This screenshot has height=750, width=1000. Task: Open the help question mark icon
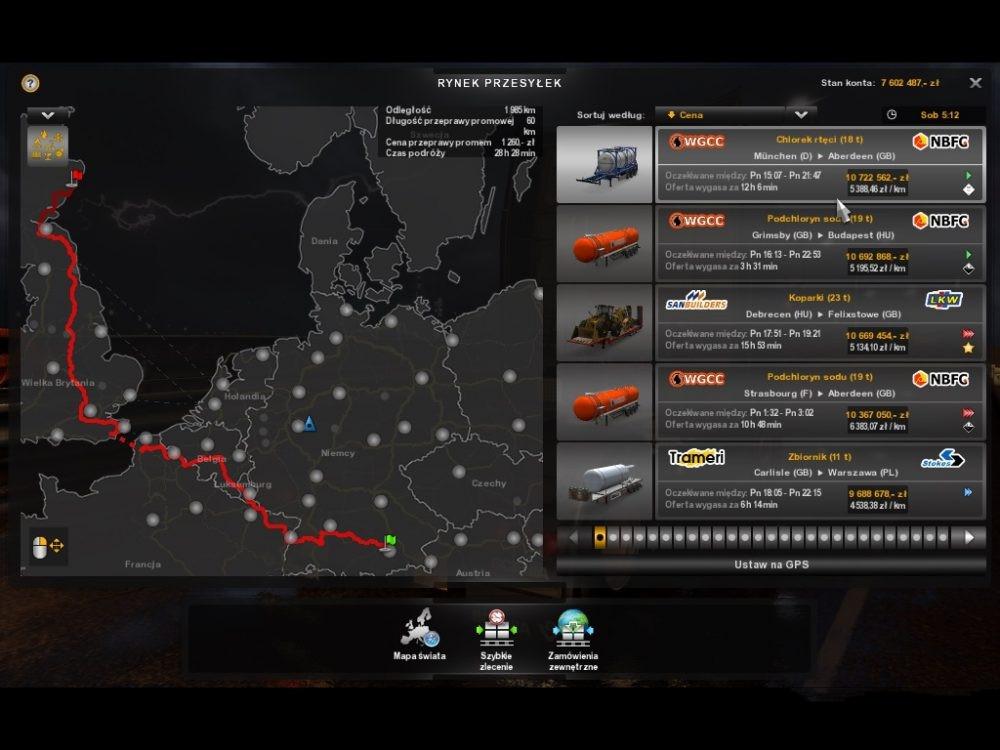pos(31,83)
